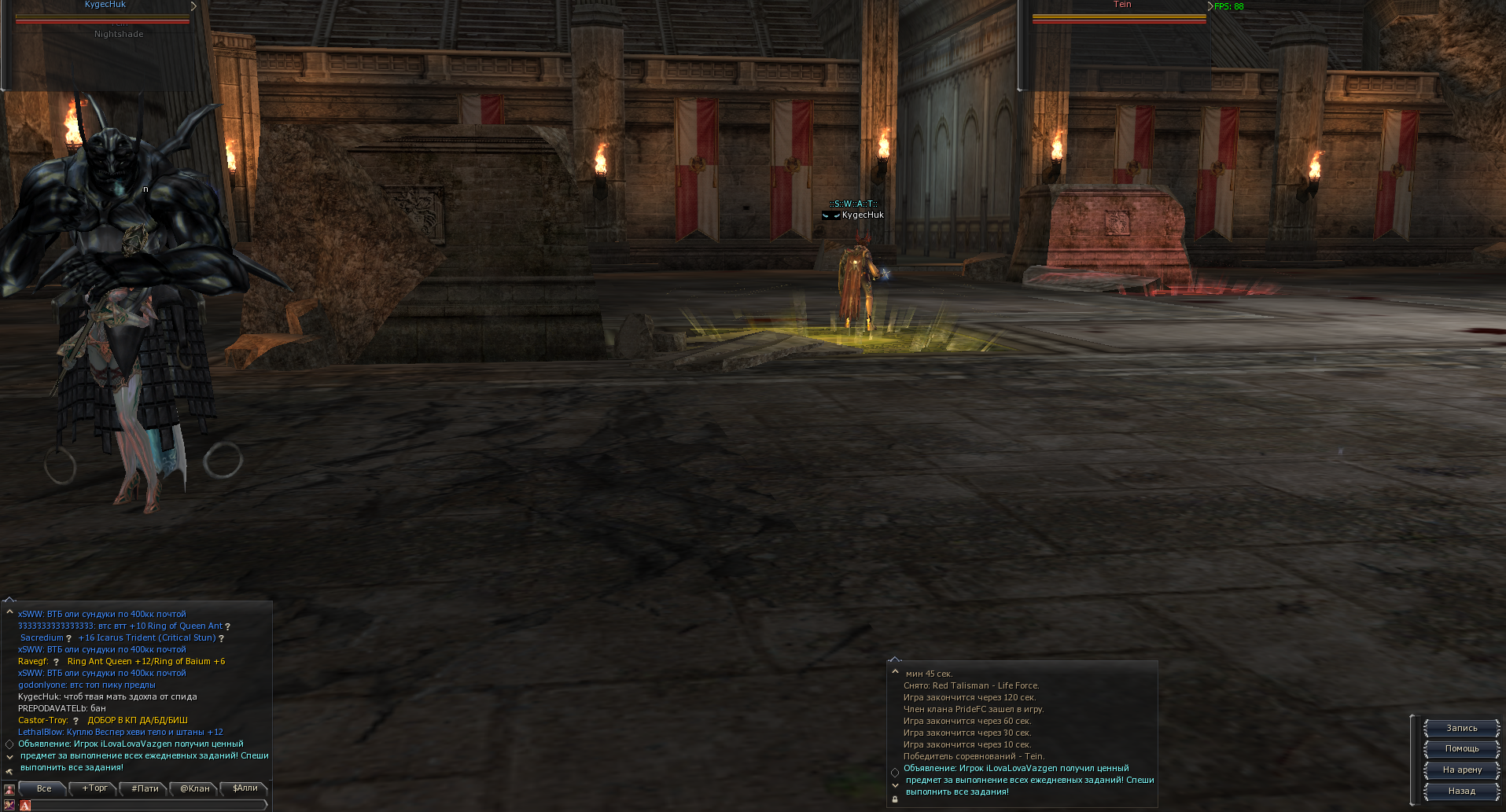This screenshot has height=812, width=1506.
Task: Click the diamond announcement icon in system chat
Action: 895,773
